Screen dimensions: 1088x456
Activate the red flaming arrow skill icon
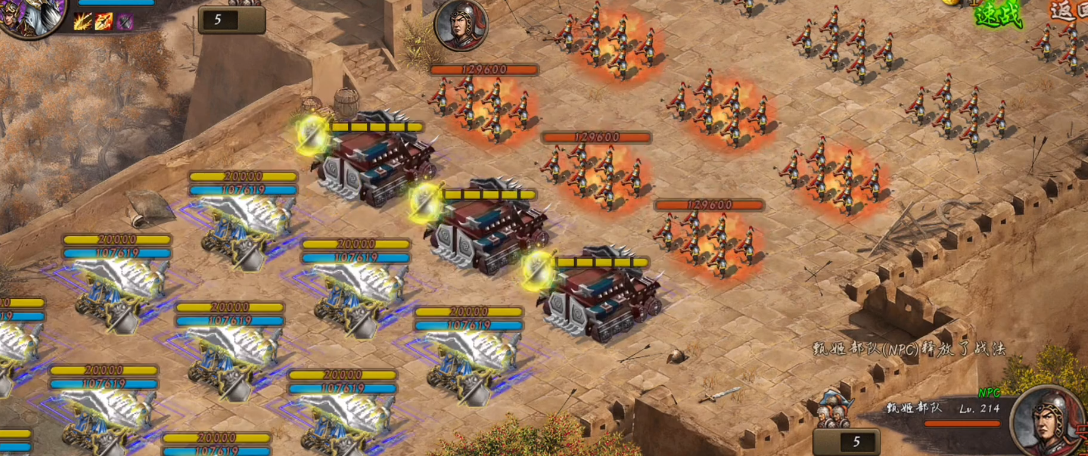pyautogui.click(x=103, y=22)
